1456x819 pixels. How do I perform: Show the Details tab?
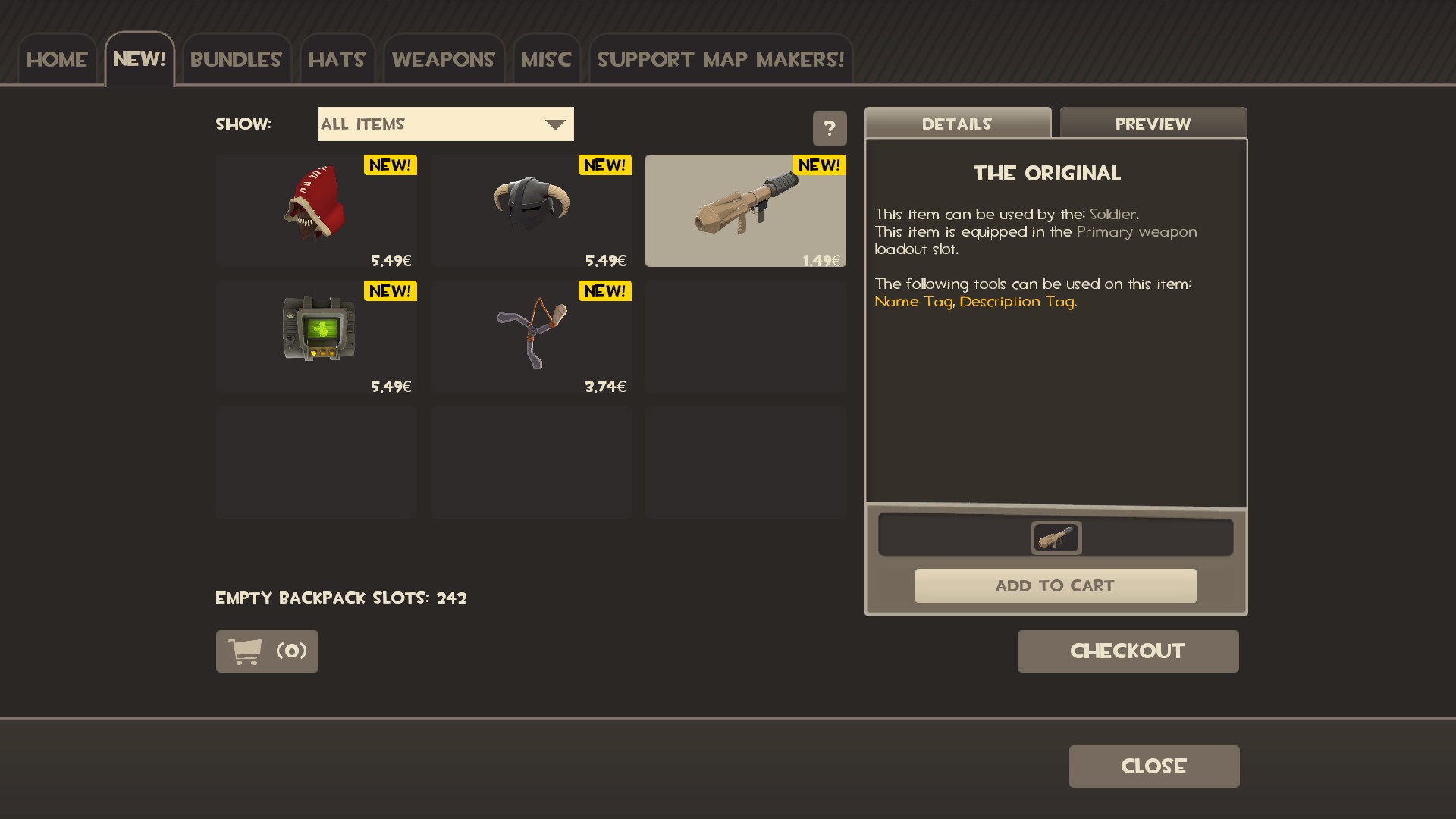click(x=957, y=124)
